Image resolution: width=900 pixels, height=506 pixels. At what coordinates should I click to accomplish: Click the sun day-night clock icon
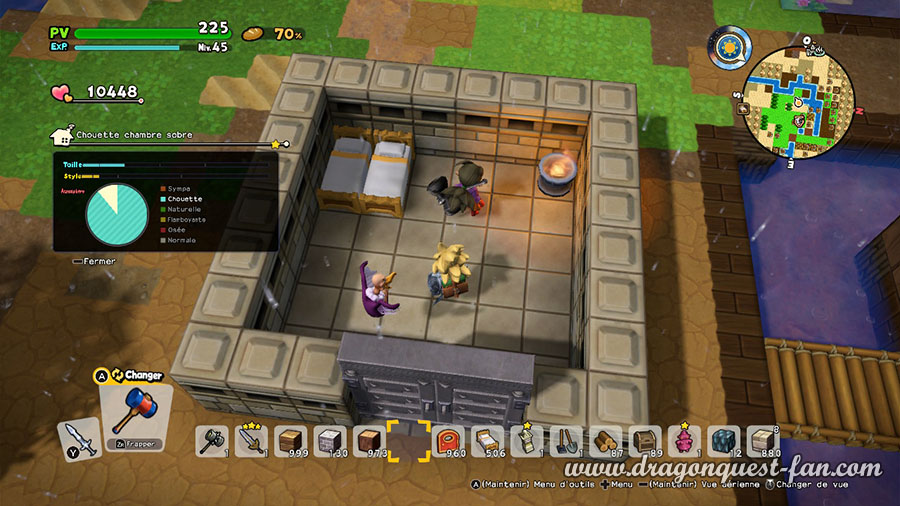[x=732, y=47]
